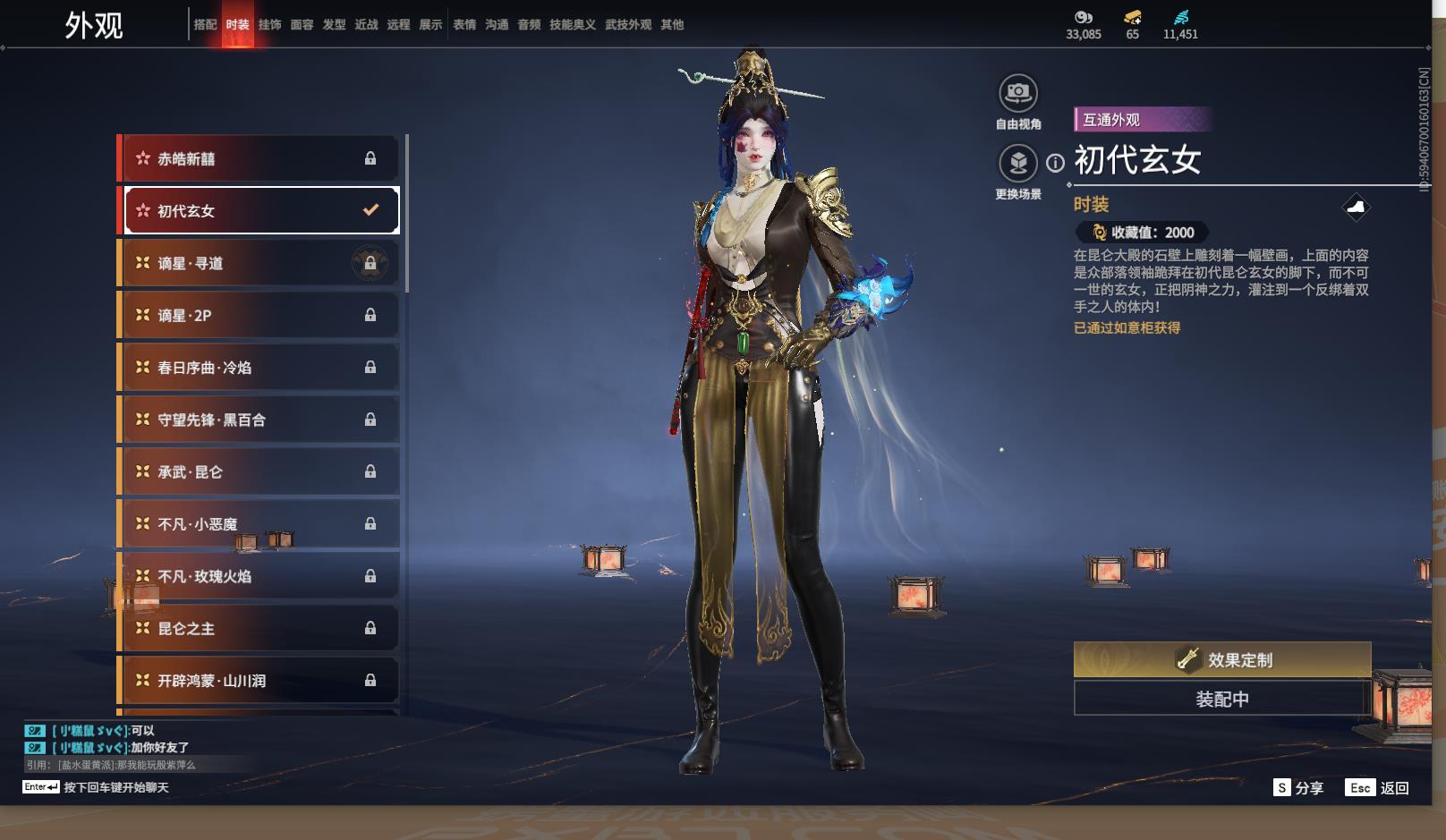Viewport: 1446px width, 840px height.
Task: Choose the 滴星·寻道 outfit
Action: click(259, 263)
